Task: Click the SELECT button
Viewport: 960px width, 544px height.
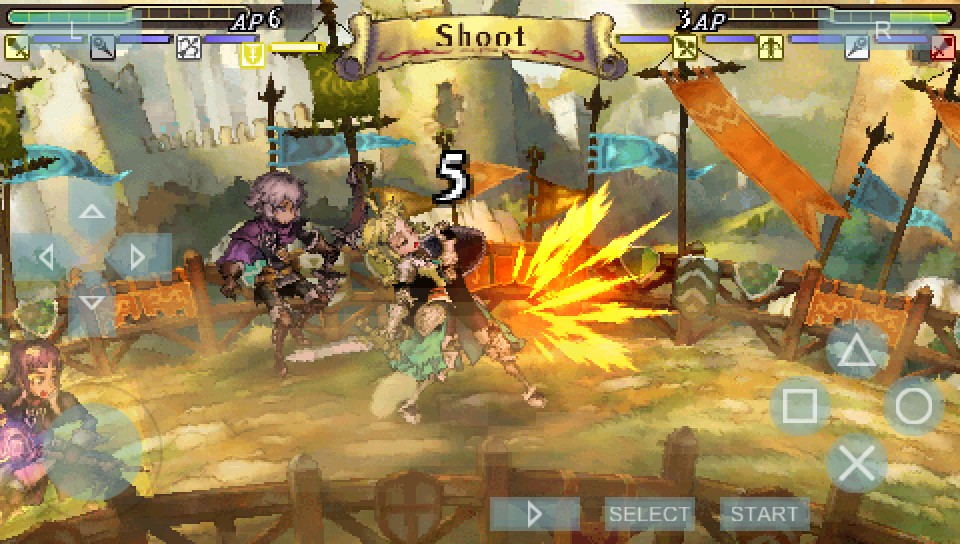Action: click(649, 514)
